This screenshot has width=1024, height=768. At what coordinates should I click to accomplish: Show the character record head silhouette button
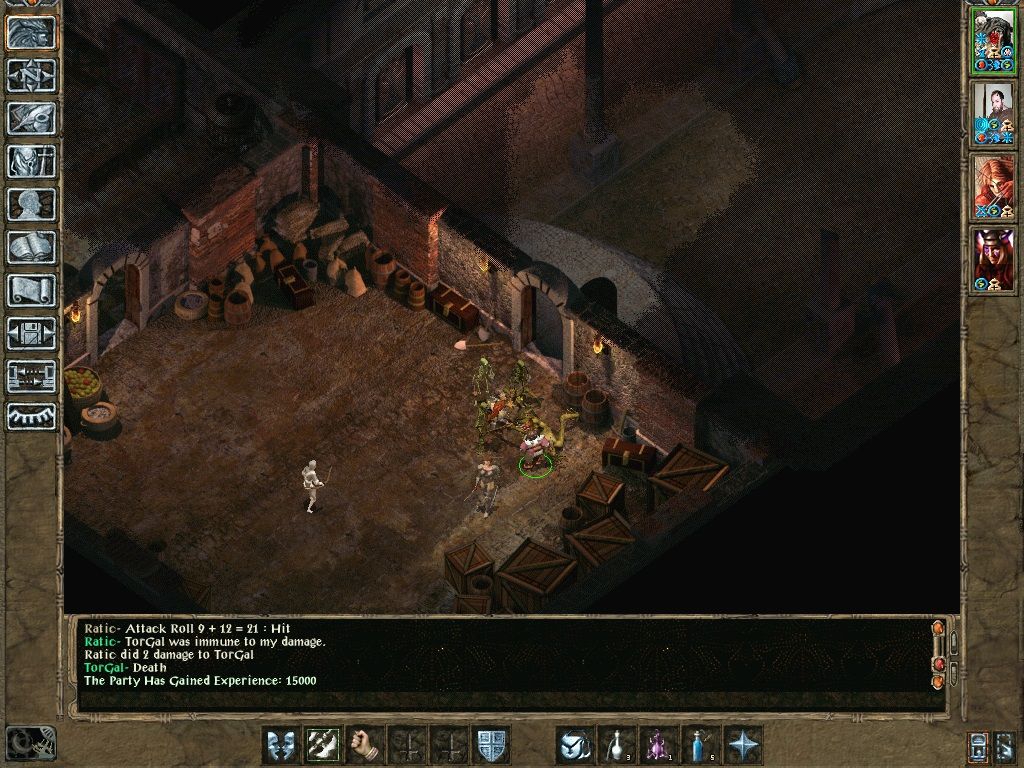point(31,204)
